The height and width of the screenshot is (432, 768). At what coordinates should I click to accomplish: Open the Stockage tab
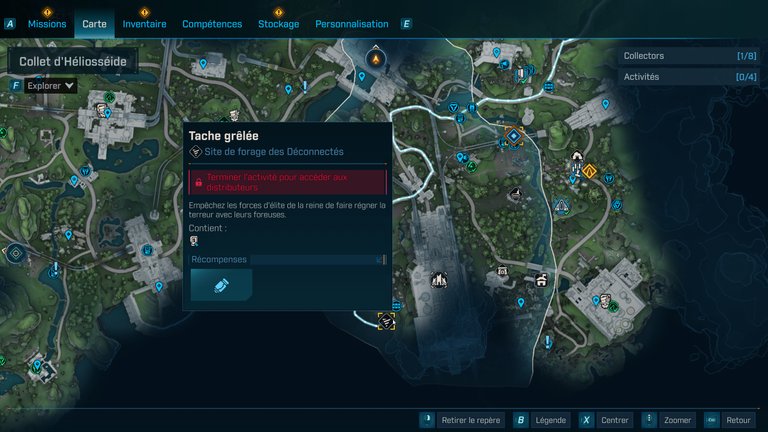[278, 23]
